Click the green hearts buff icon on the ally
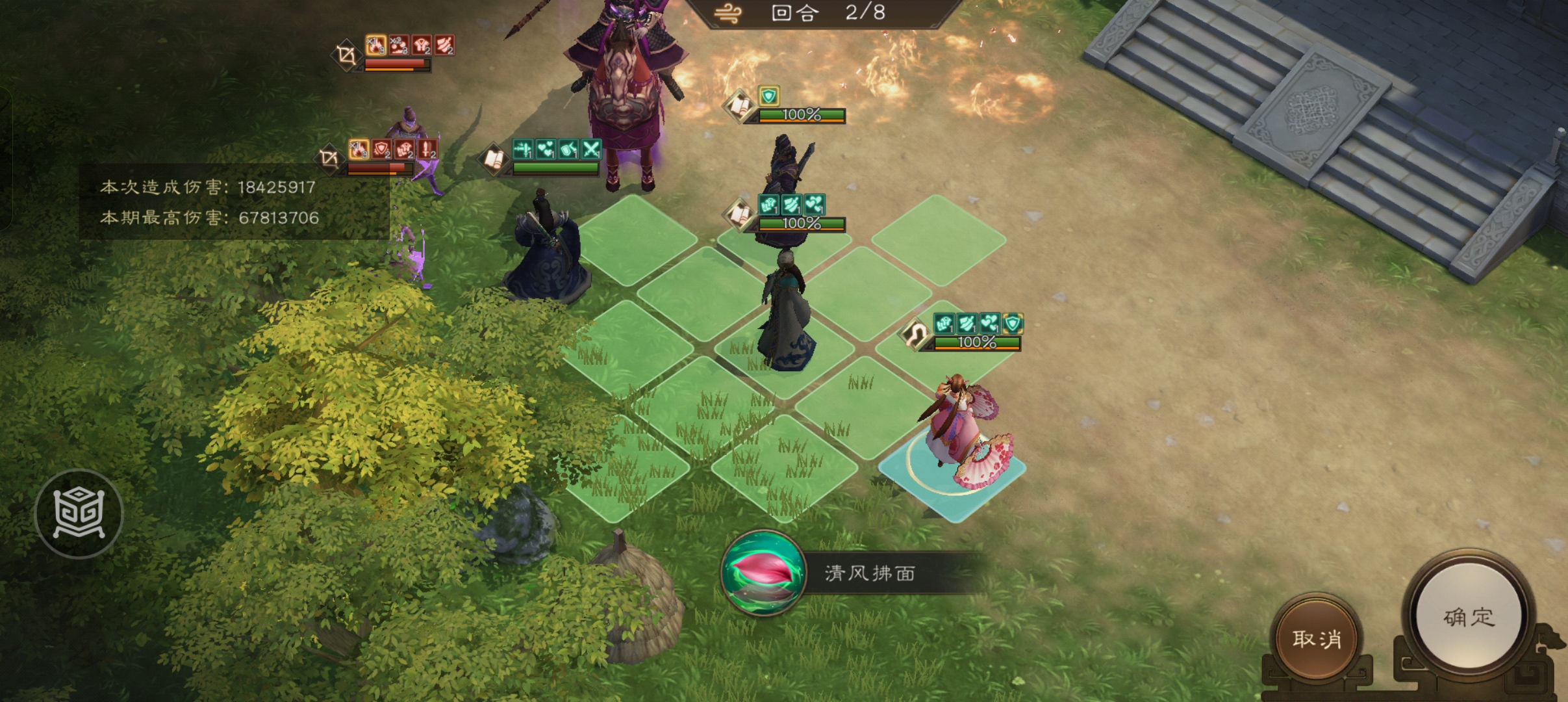 click(546, 148)
